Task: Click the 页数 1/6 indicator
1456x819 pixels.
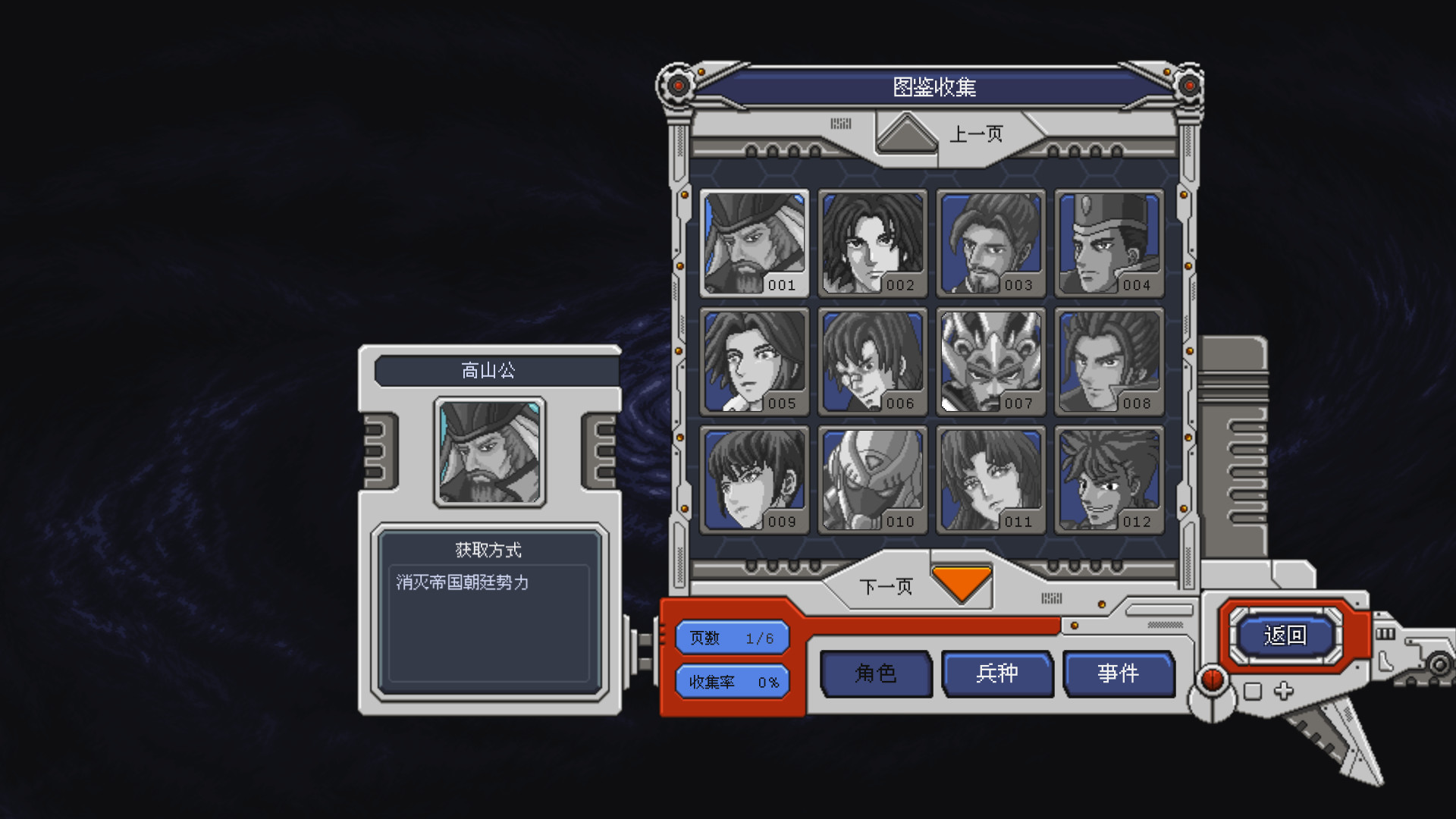Action: tap(732, 637)
